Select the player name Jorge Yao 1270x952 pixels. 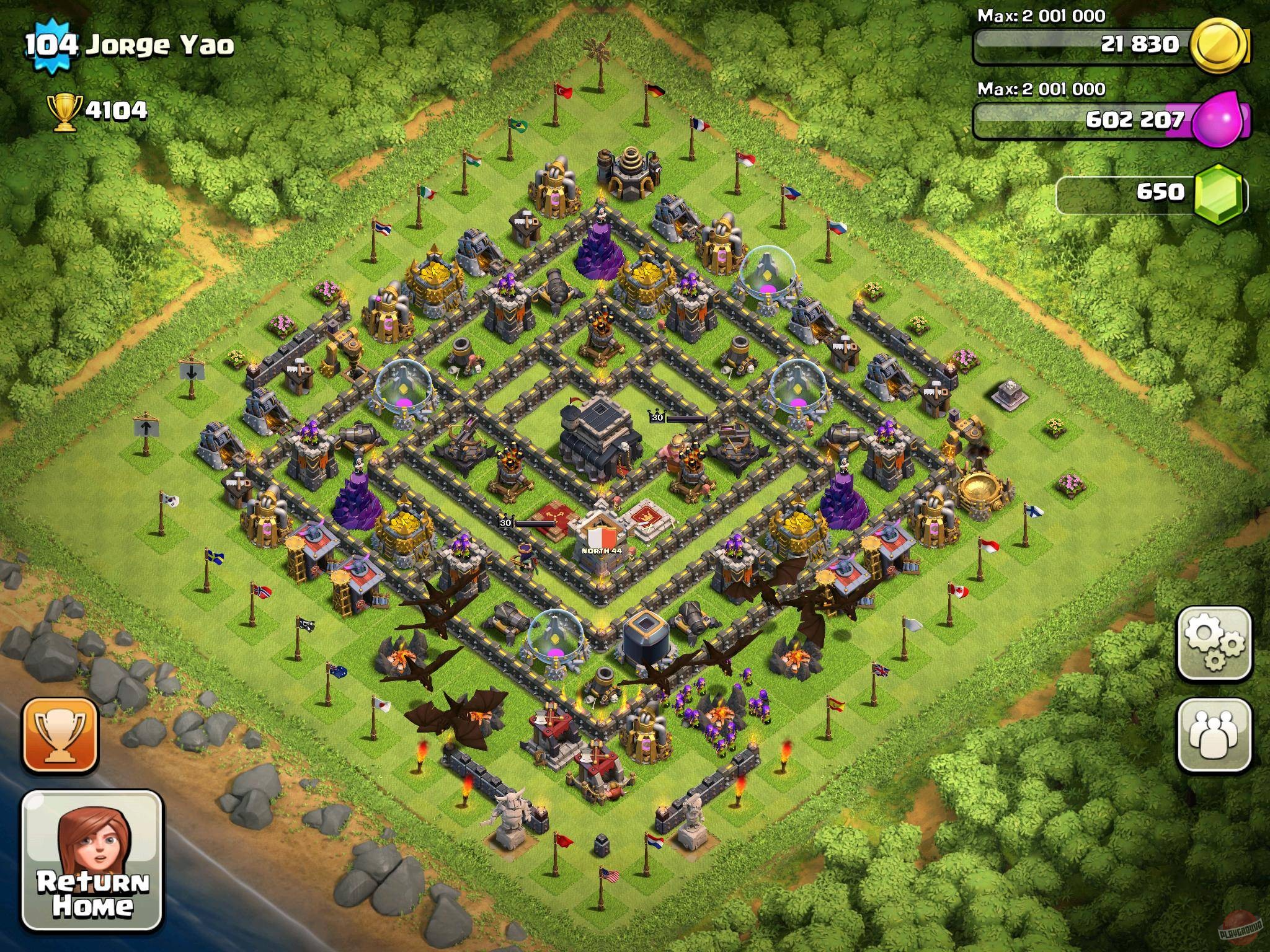click(161, 43)
